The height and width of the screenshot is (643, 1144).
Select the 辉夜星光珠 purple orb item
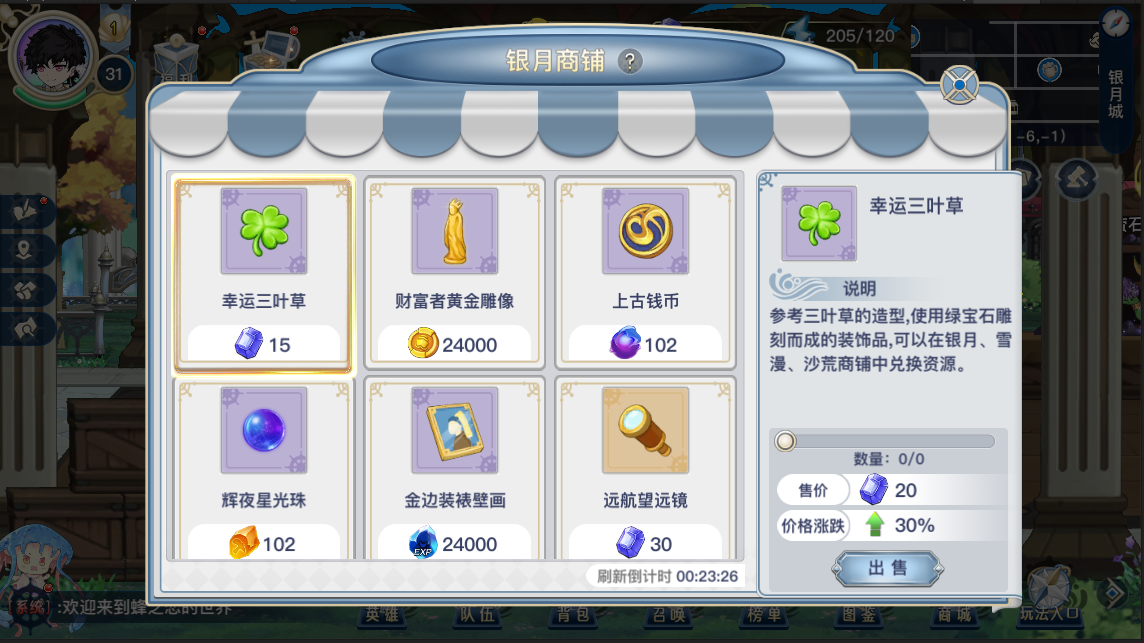point(263,470)
